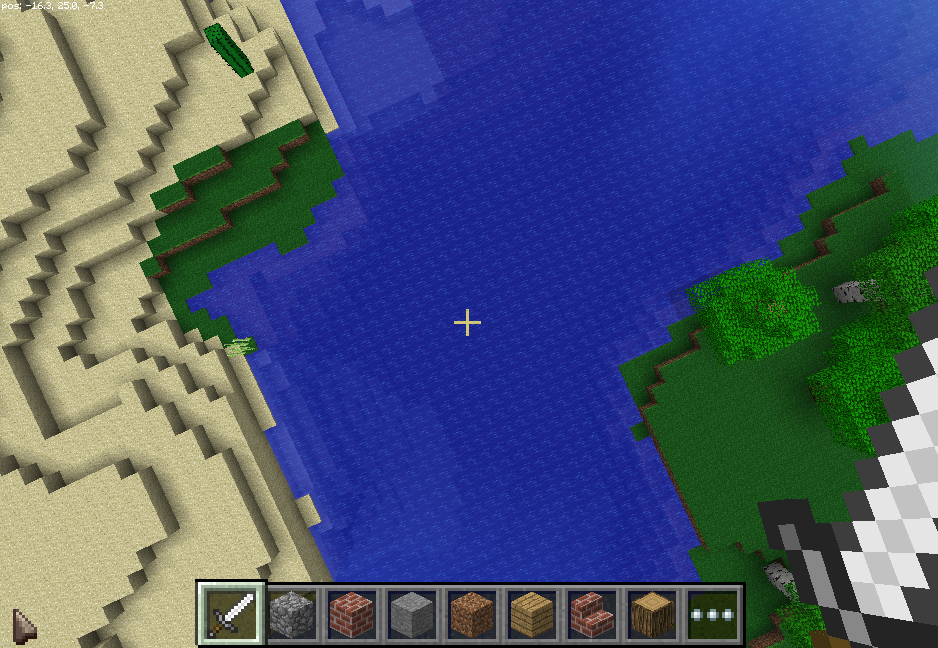Screen dimensions: 938x648
Task: Choose the wooden planks slot
Action: pos(532,613)
